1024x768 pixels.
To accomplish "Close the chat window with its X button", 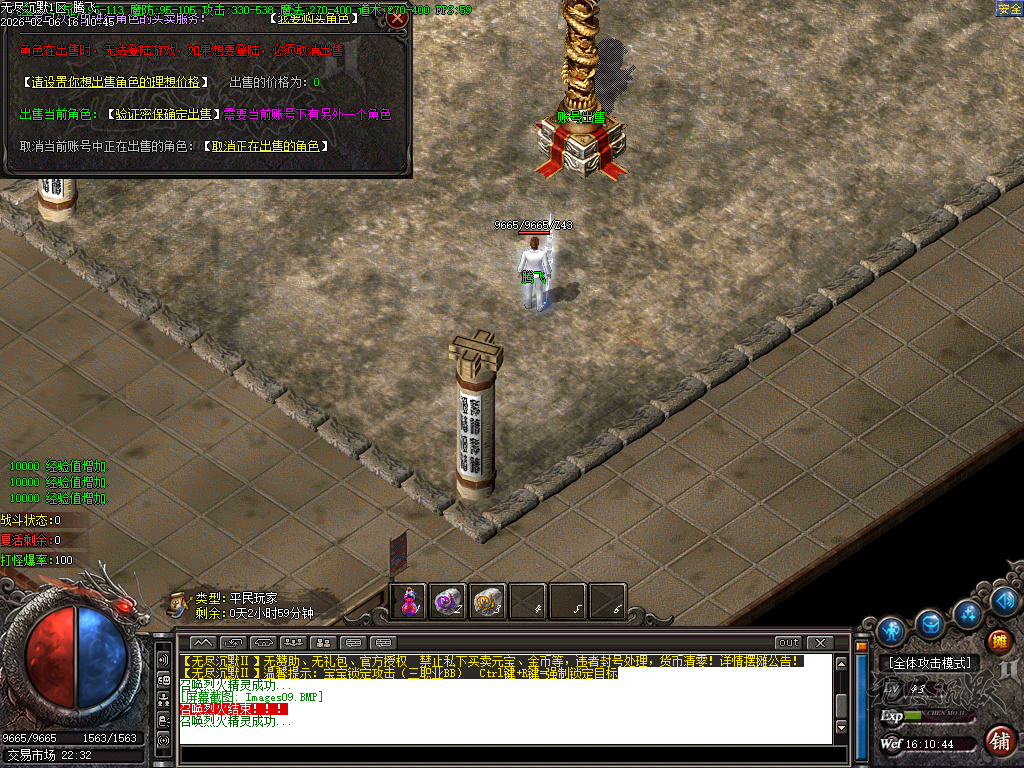I will click(x=820, y=642).
